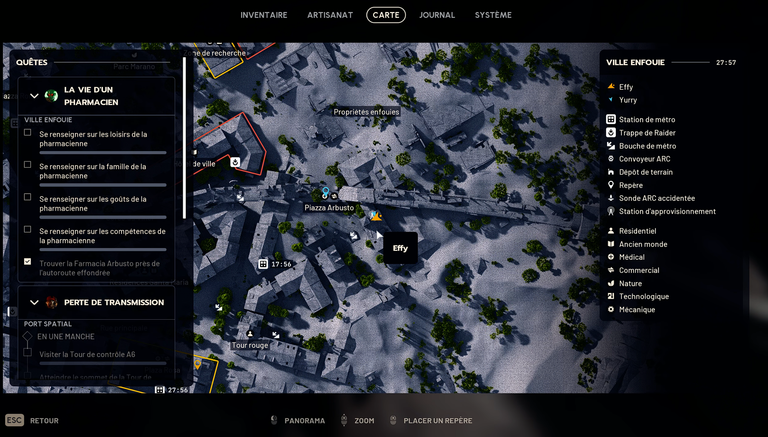Choose Station de métro legend entry

(x=646, y=120)
